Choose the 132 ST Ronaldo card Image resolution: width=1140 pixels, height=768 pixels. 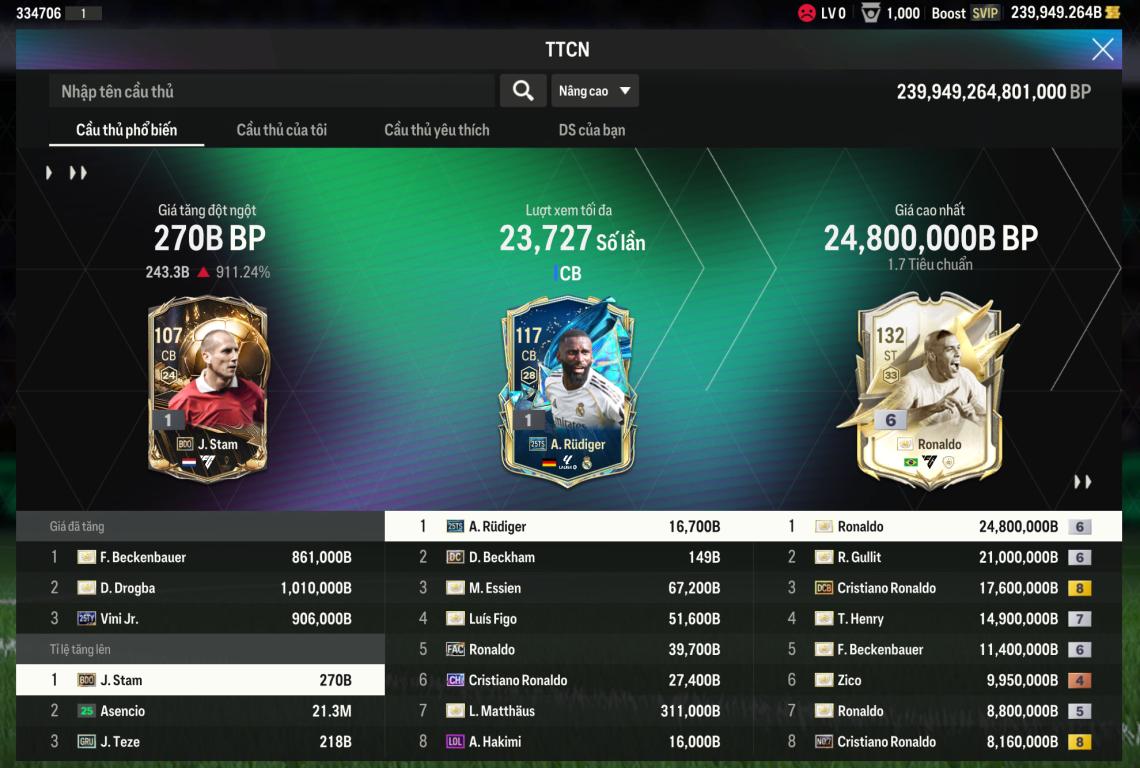click(930, 388)
